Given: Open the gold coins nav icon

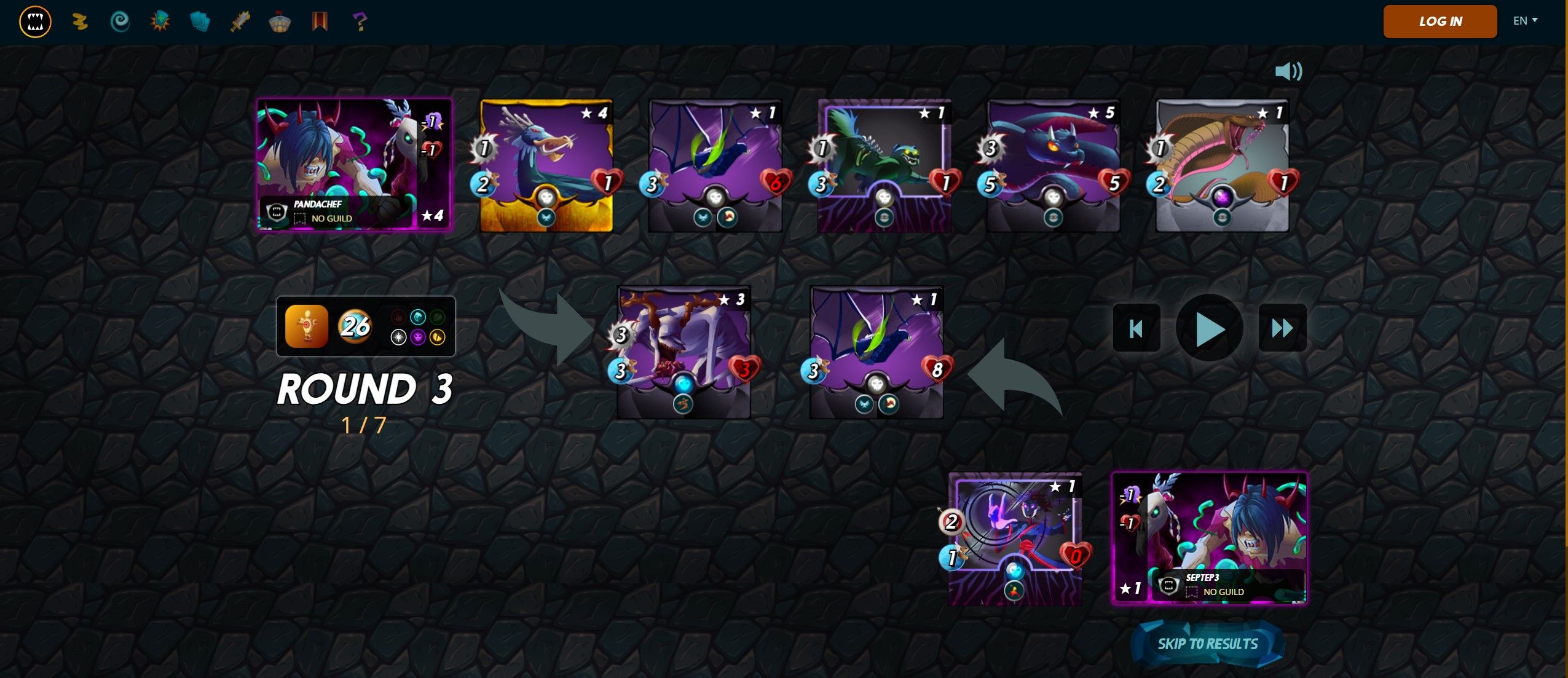Looking at the screenshot, I should (79, 22).
